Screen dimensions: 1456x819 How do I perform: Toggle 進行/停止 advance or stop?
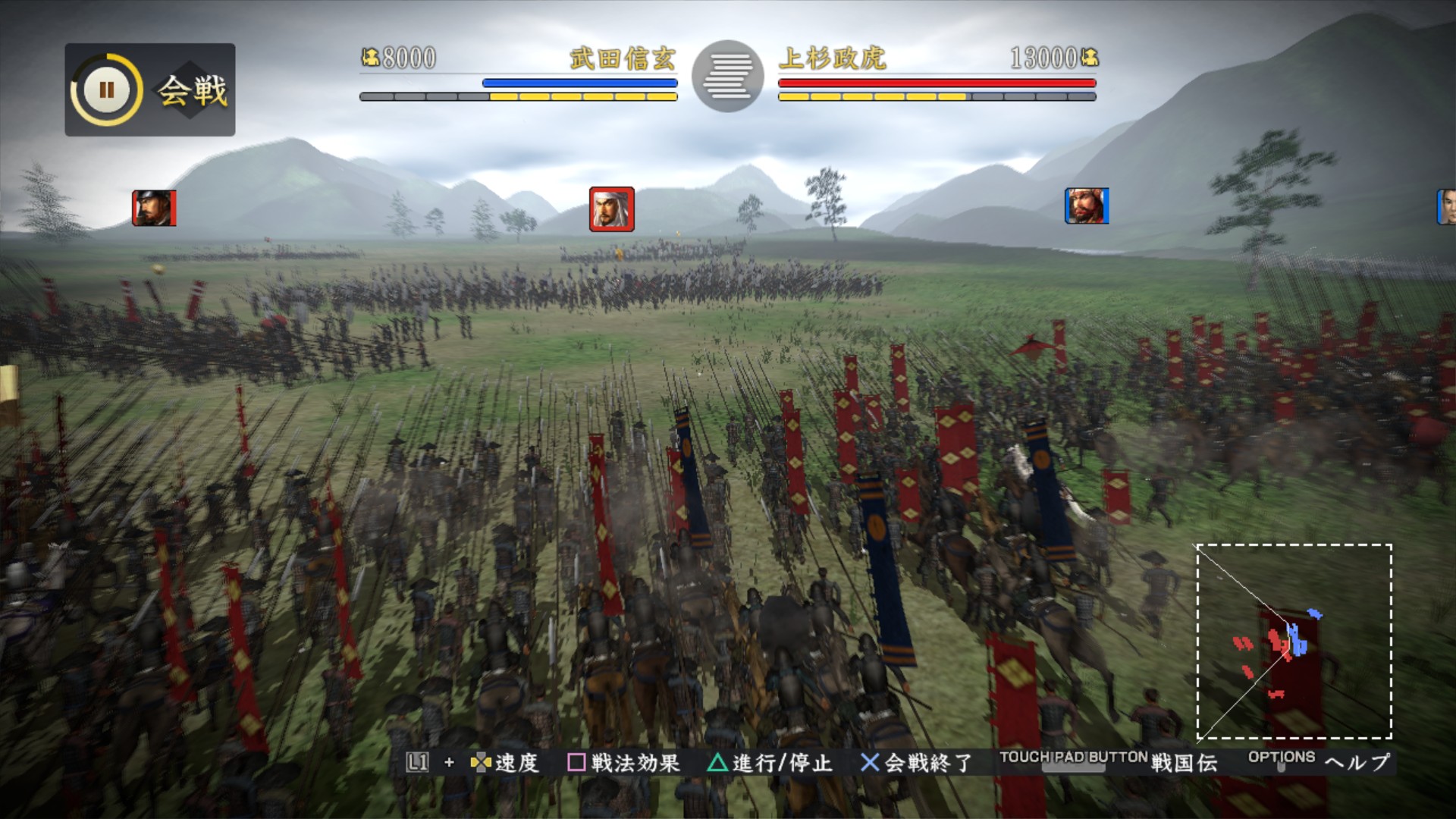[x=770, y=762]
